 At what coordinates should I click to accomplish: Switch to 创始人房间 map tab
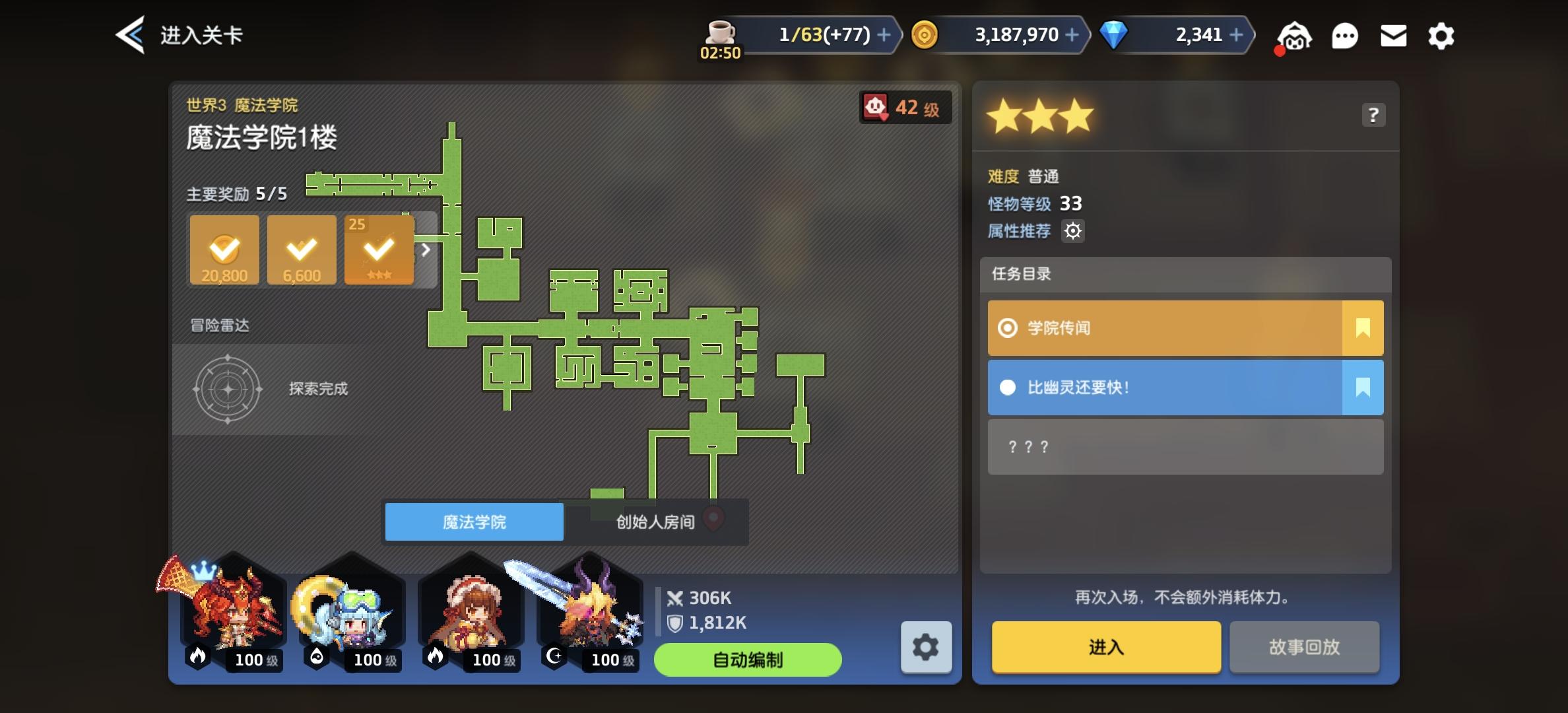click(x=655, y=522)
